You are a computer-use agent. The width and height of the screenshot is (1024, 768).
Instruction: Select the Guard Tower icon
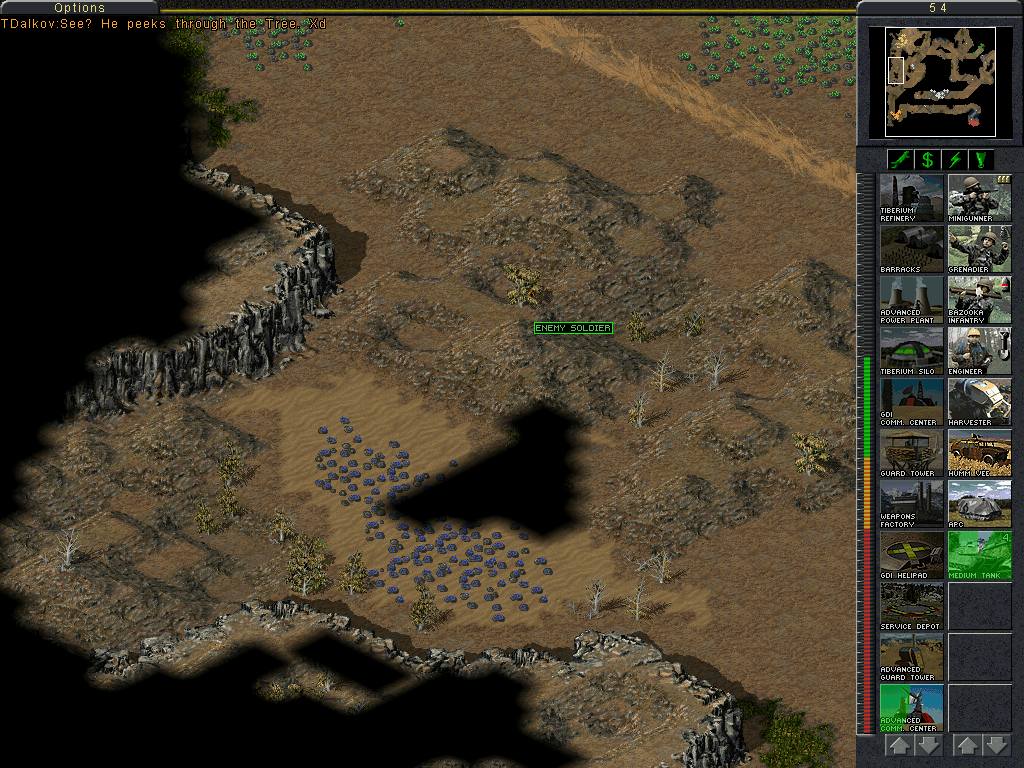[x=911, y=453]
